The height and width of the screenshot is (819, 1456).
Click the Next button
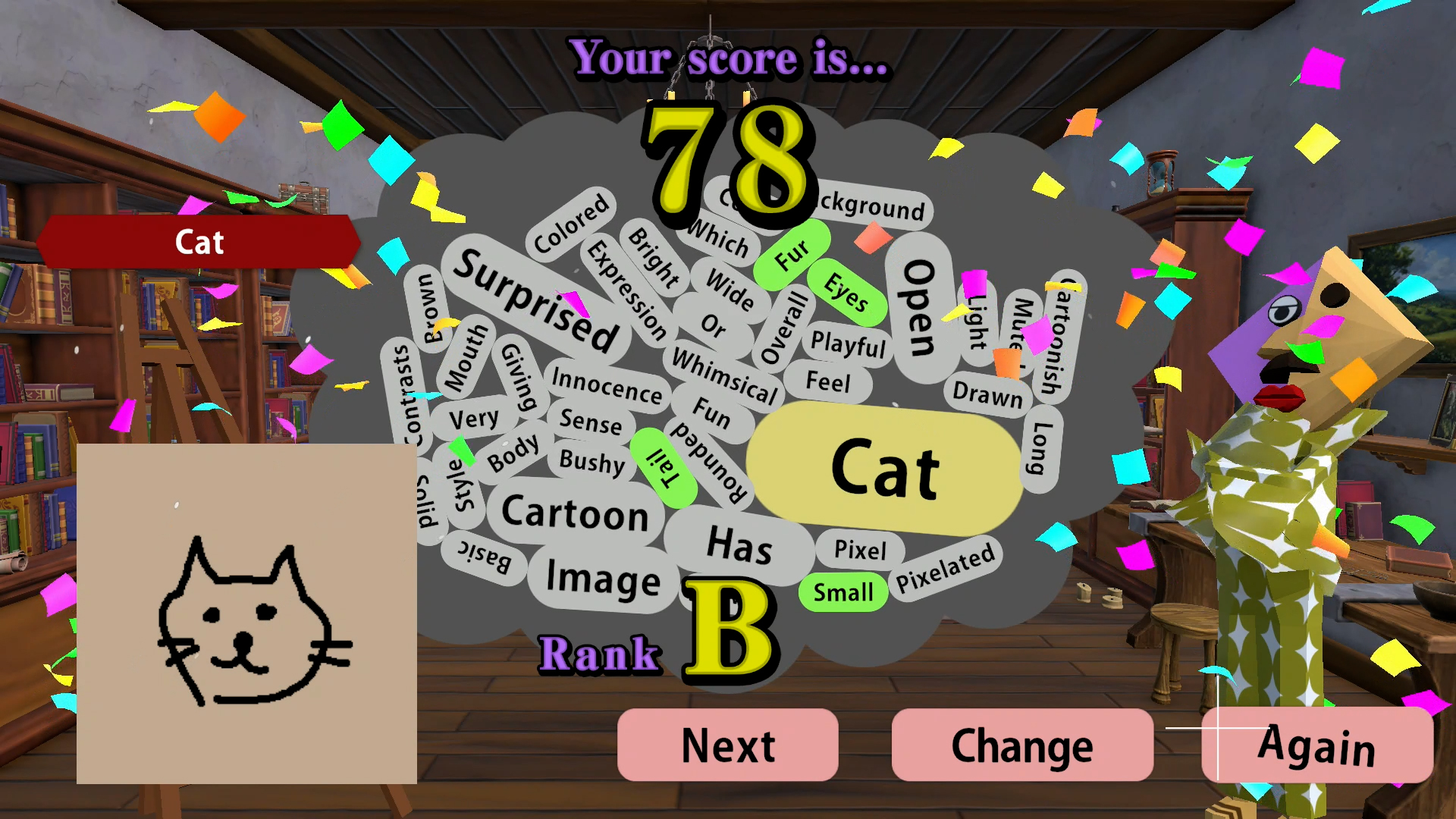pos(727,745)
